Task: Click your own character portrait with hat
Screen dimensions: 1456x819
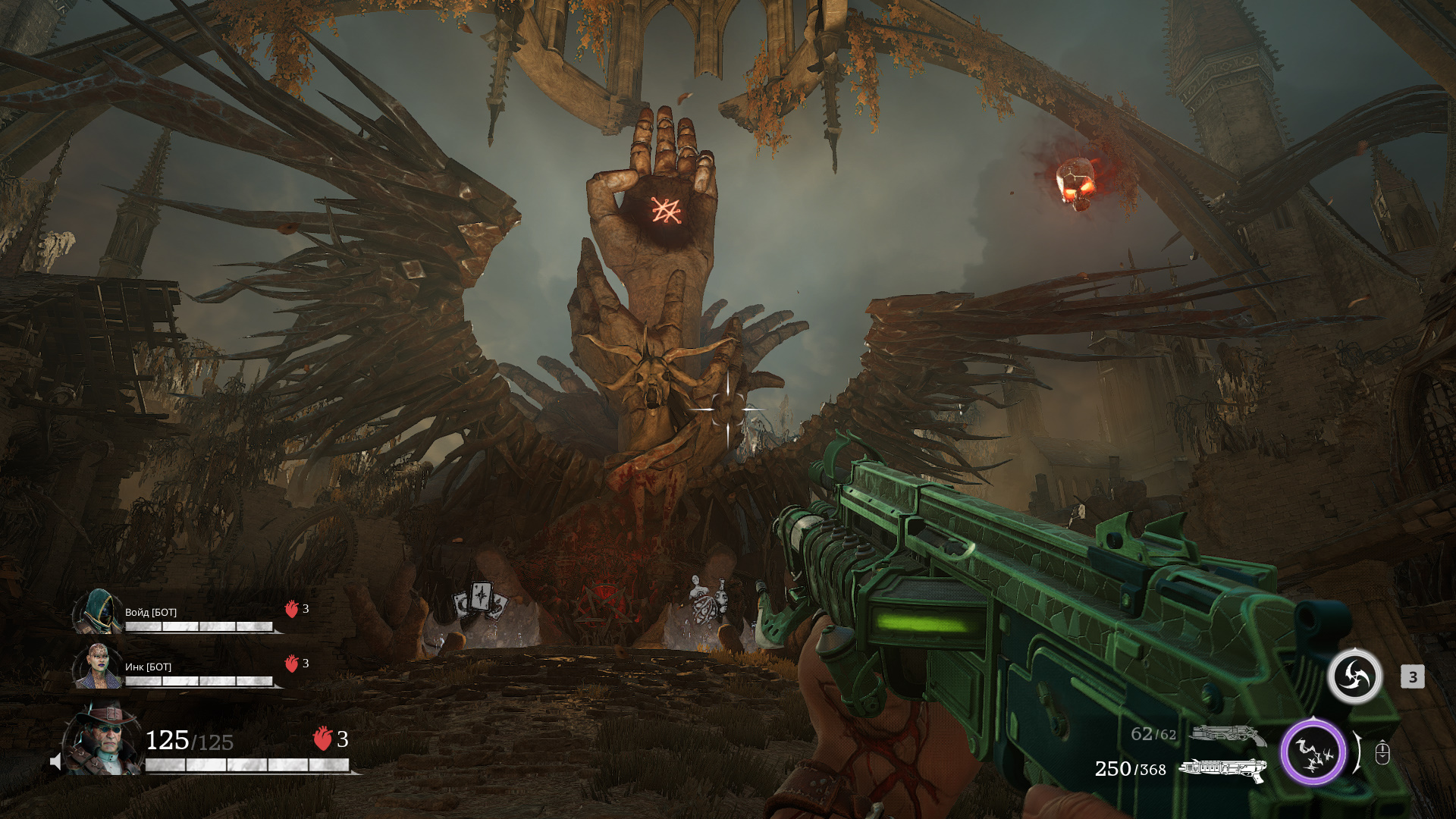Action: click(x=103, y=739)
